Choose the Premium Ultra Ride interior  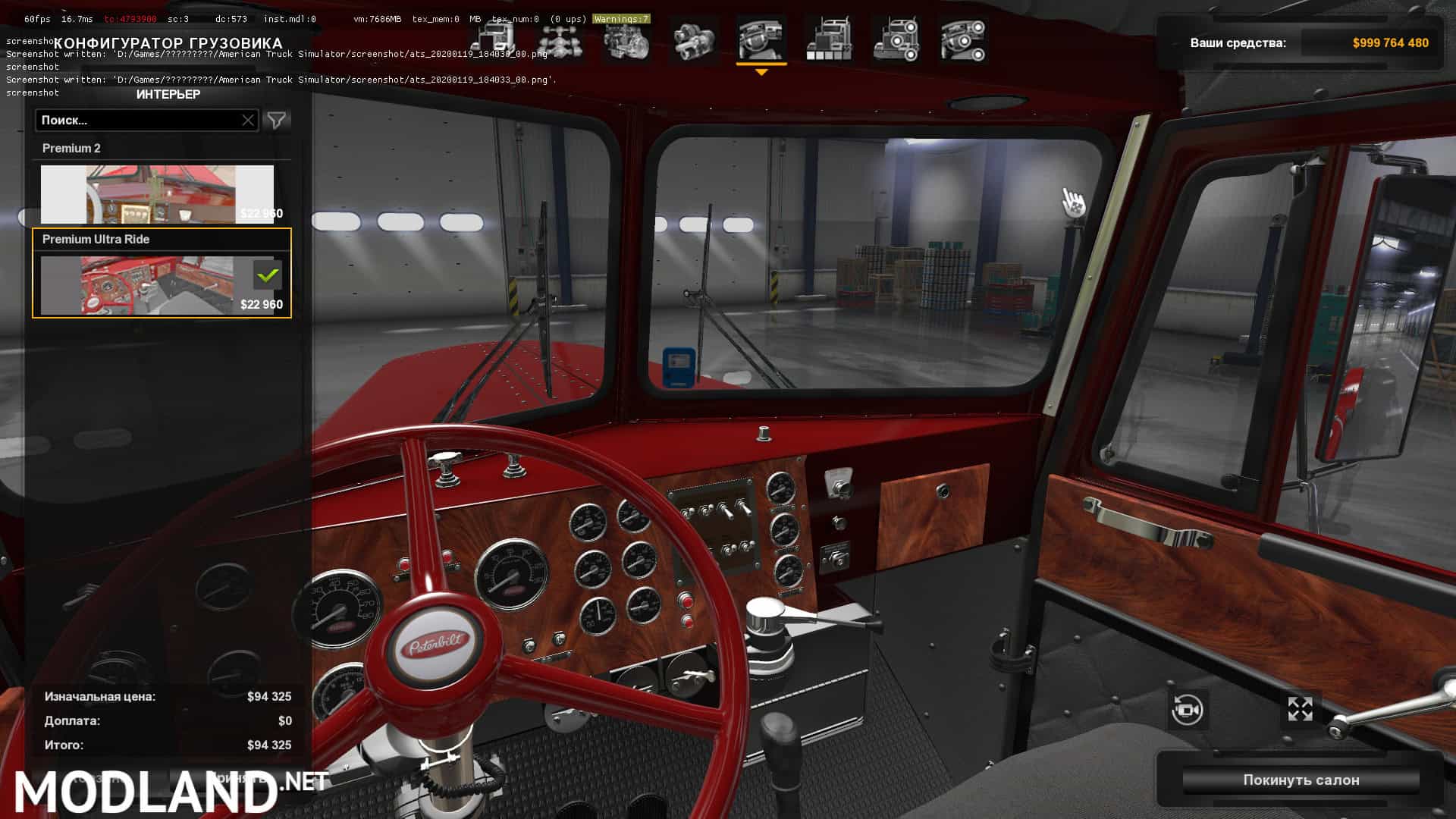pyautogui.click(x=157, y=284)
